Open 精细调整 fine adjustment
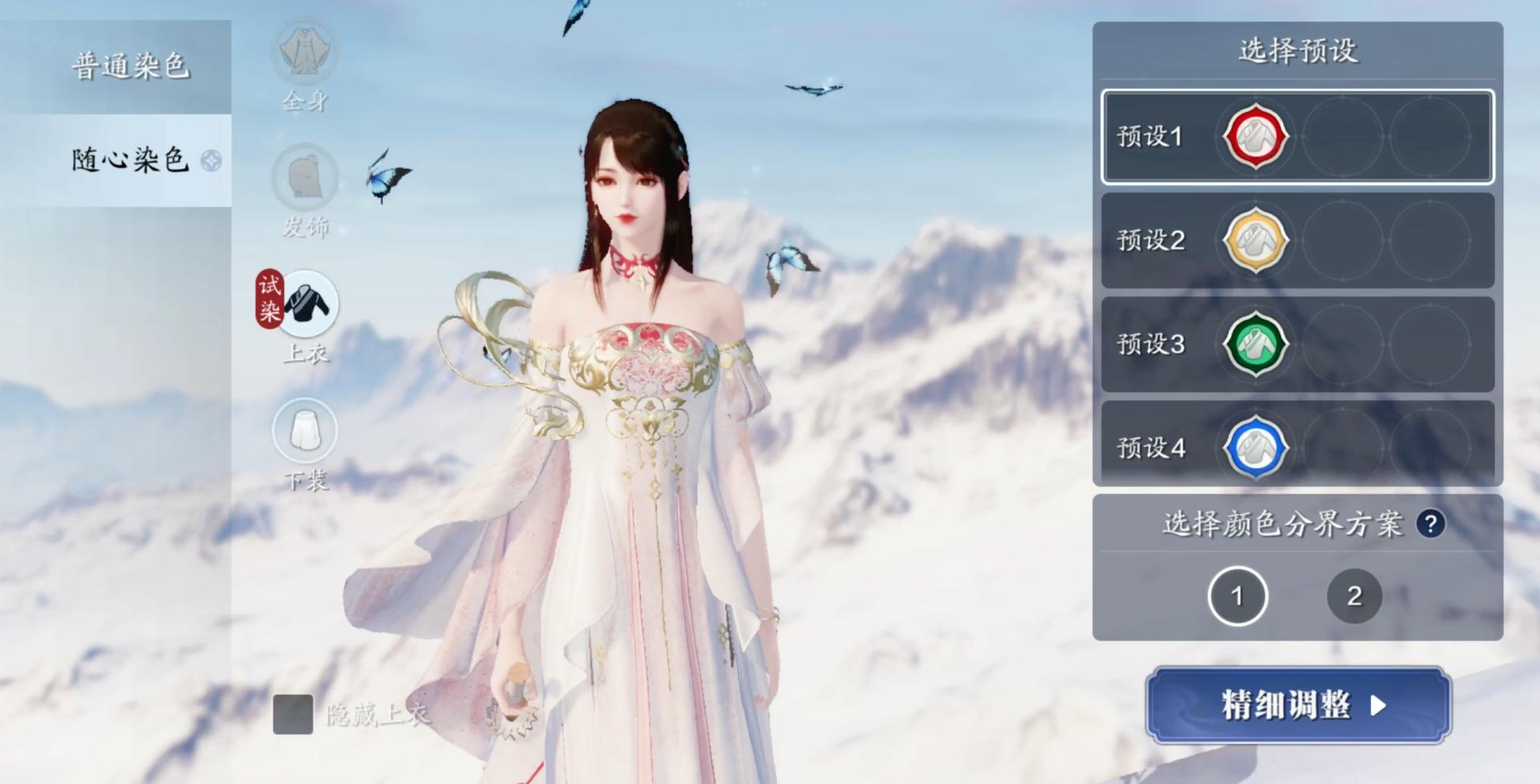The height and width of the screenshot is (784, 1540). pyautogui.click(x=1298, y=705)
